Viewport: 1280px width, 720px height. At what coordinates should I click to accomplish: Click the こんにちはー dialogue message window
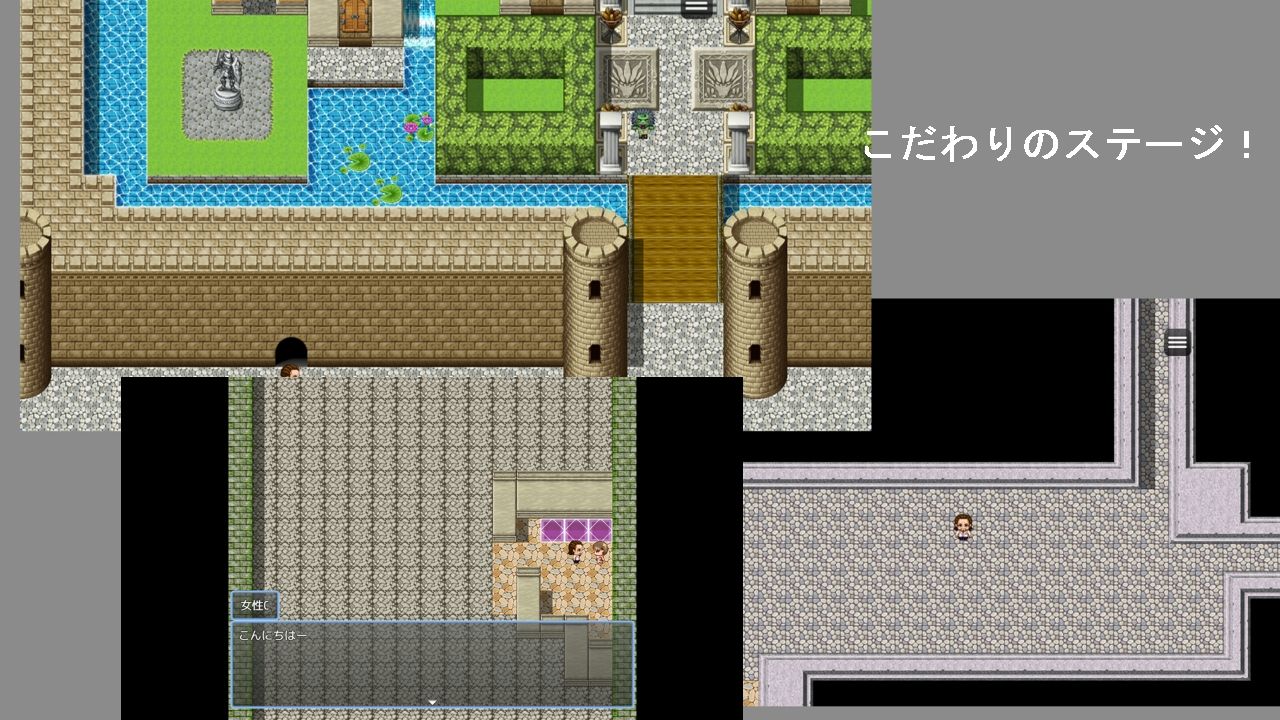(430, 665)
